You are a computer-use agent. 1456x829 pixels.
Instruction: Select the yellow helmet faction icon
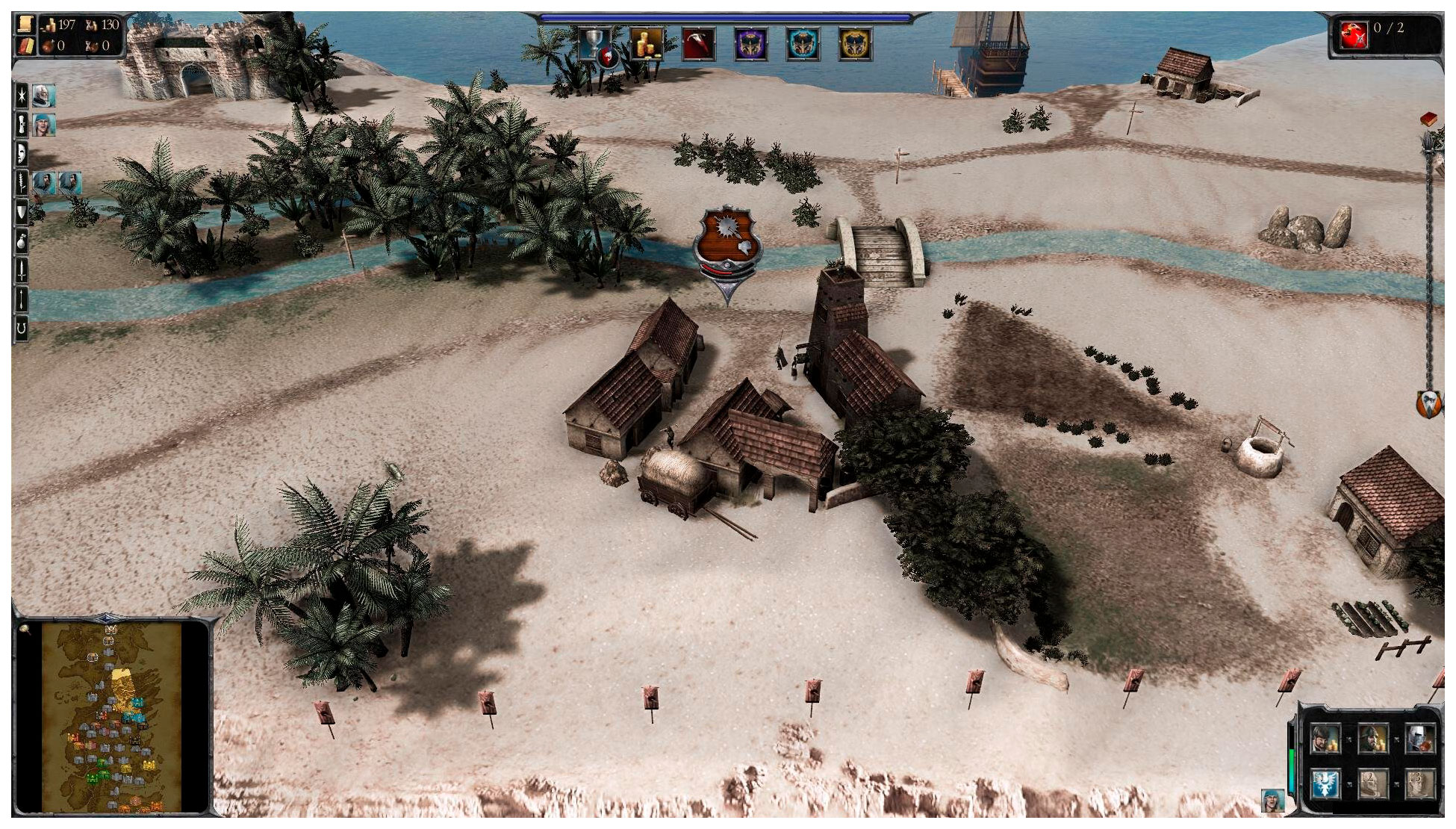click(855, 44)
